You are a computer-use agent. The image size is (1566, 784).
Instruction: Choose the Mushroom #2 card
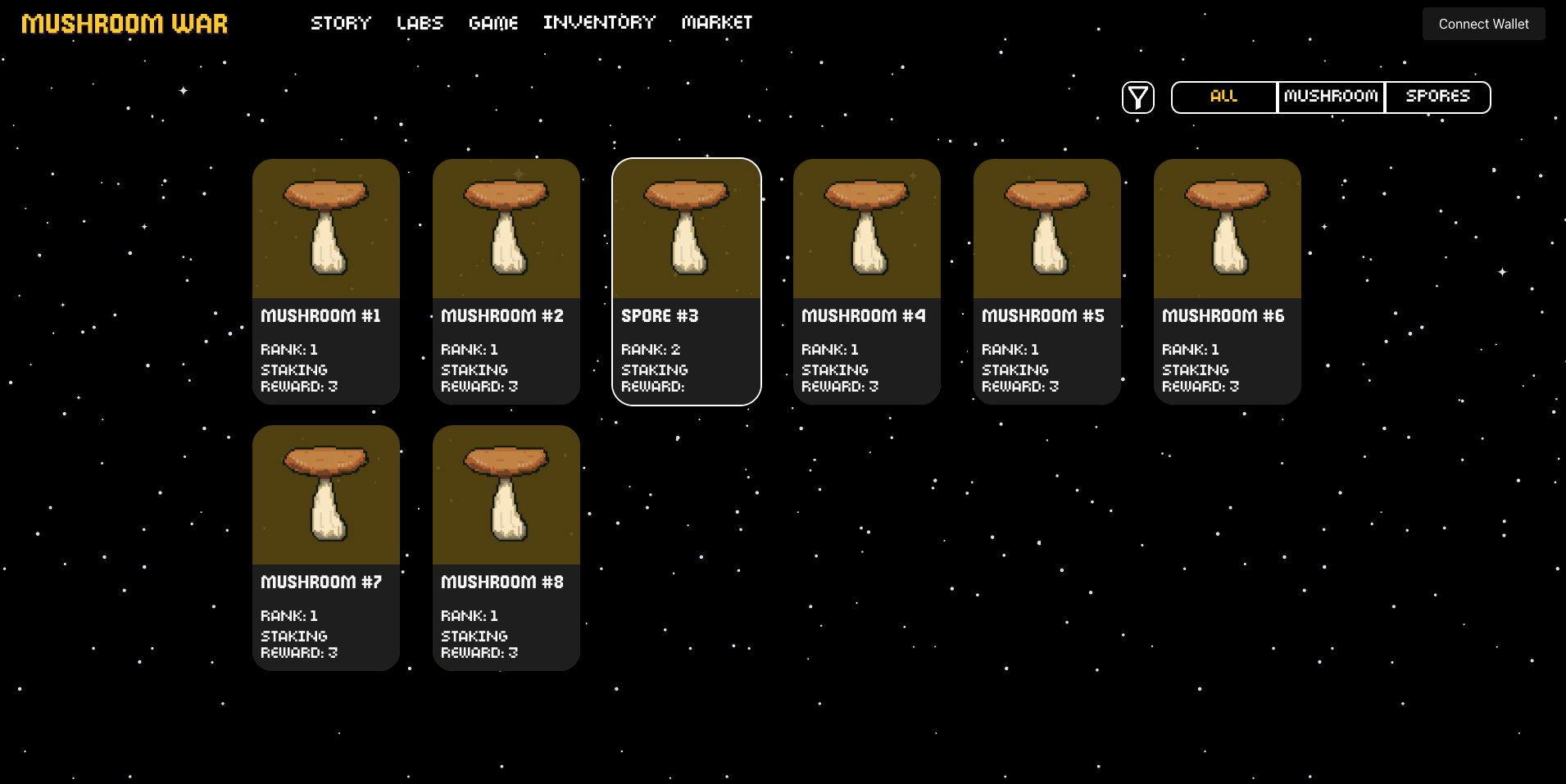pyautogui.click(x=506, y=281)
